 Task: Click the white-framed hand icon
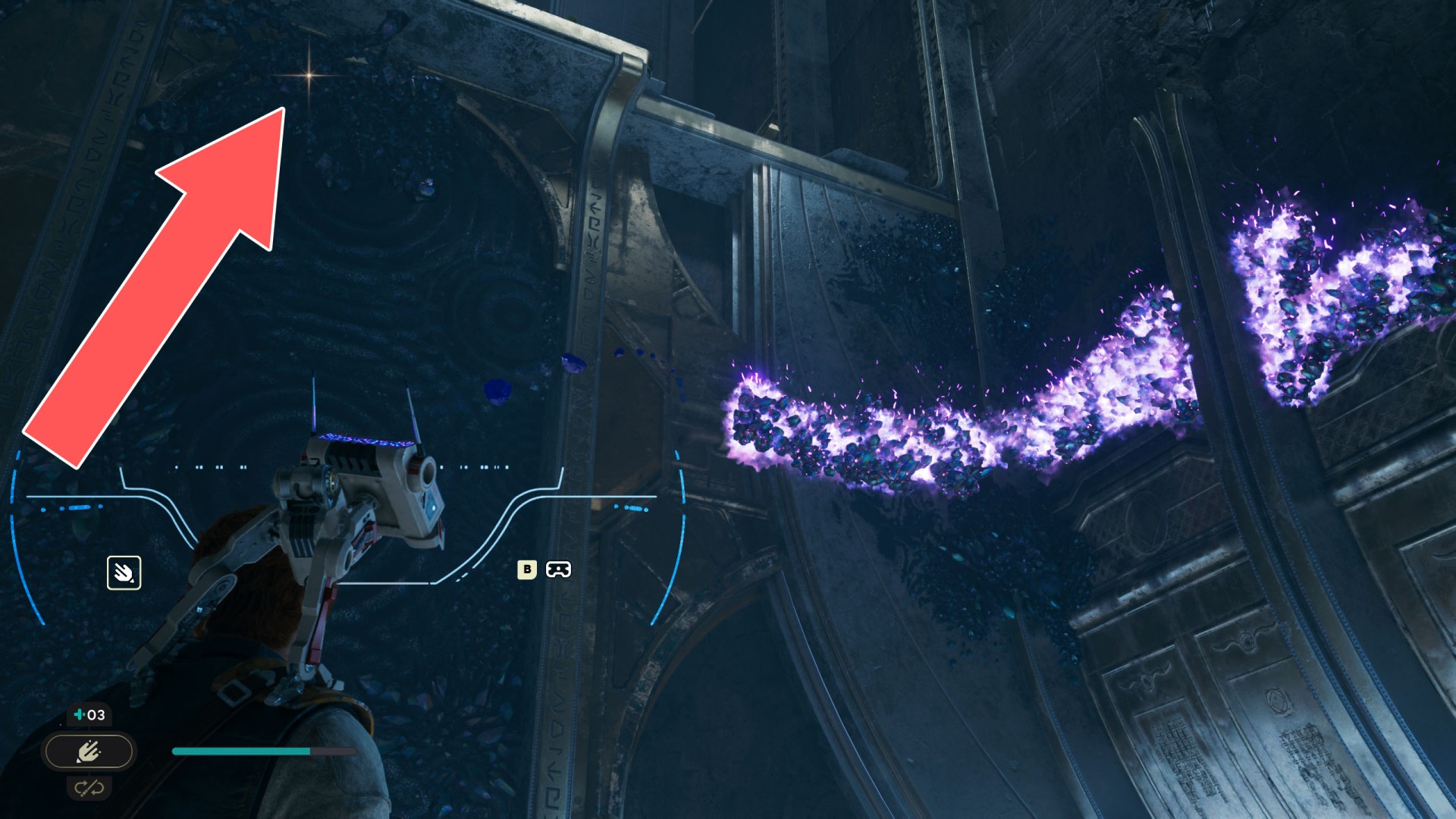(124, 573)
